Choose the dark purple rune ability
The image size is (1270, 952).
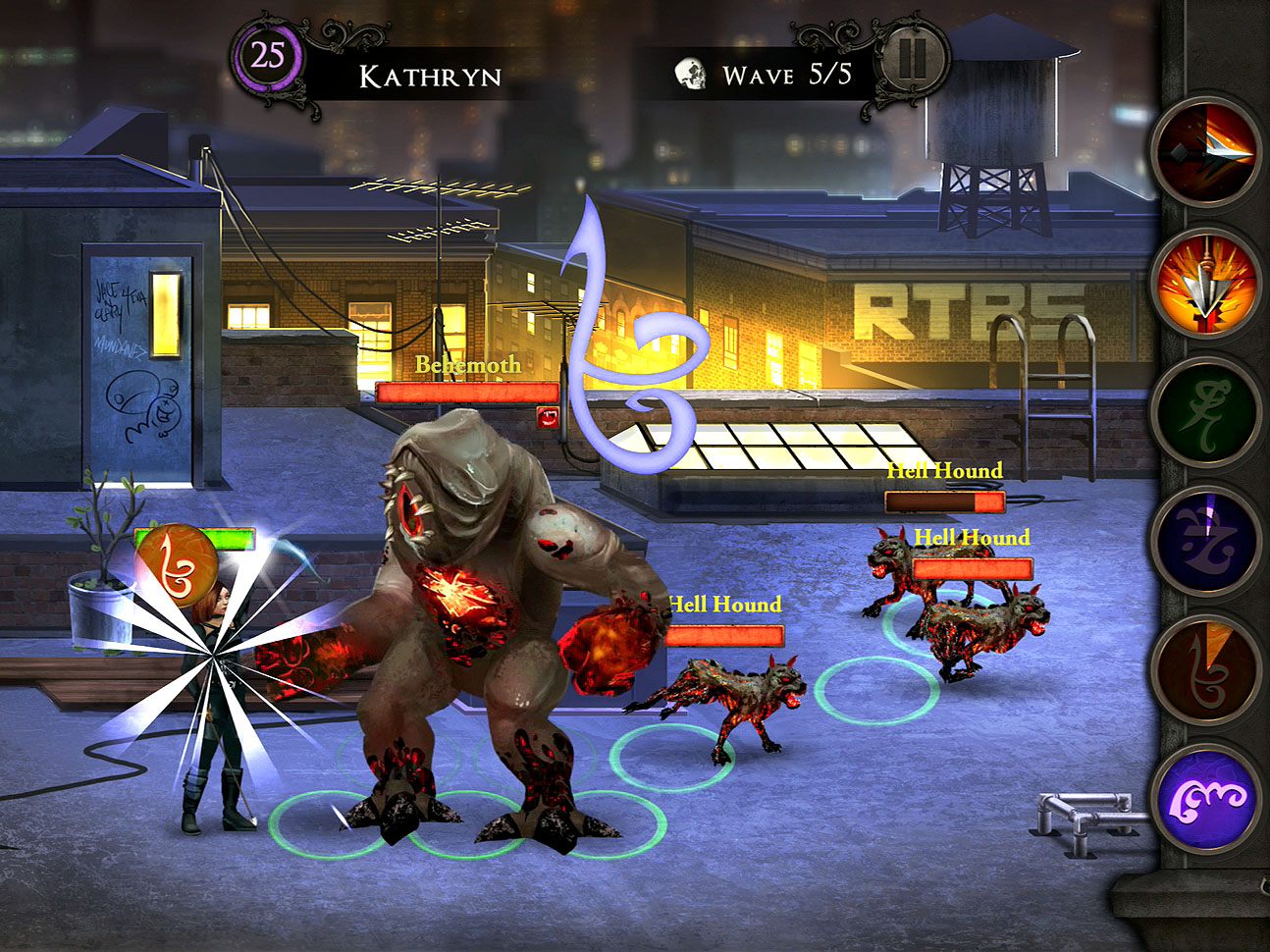(1206, 538)
